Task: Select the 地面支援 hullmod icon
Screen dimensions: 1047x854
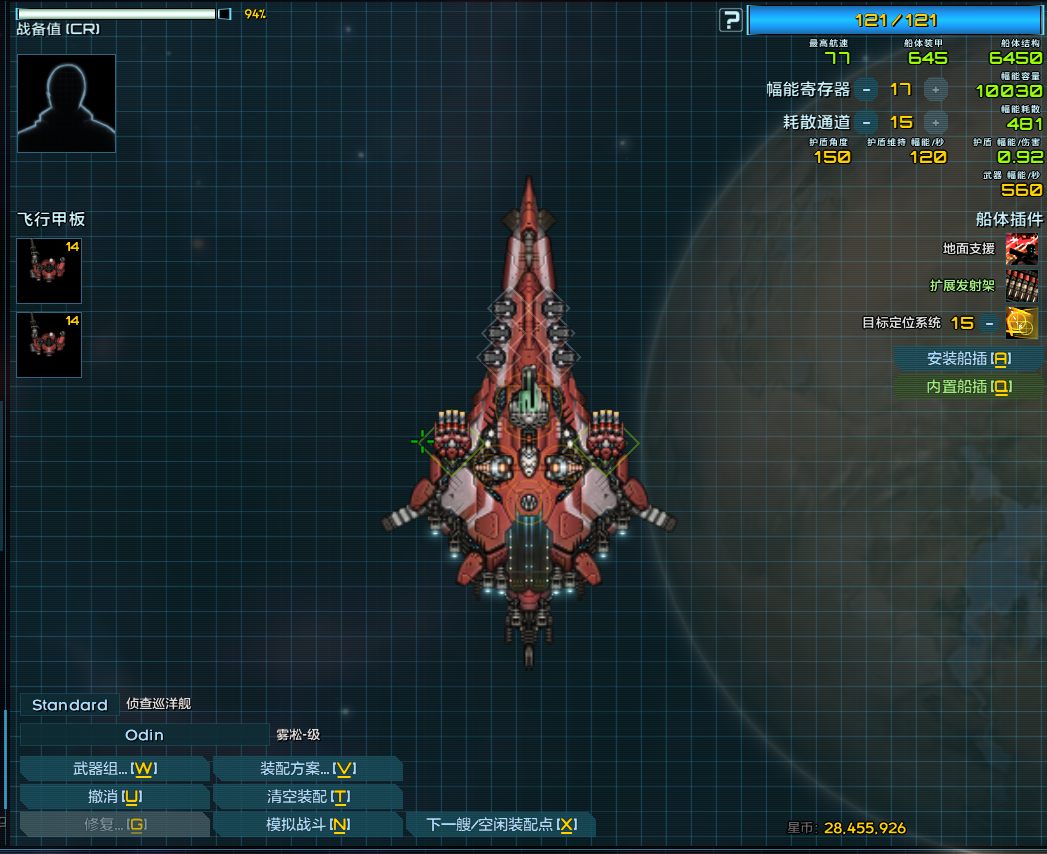Action: (1021, 249)
